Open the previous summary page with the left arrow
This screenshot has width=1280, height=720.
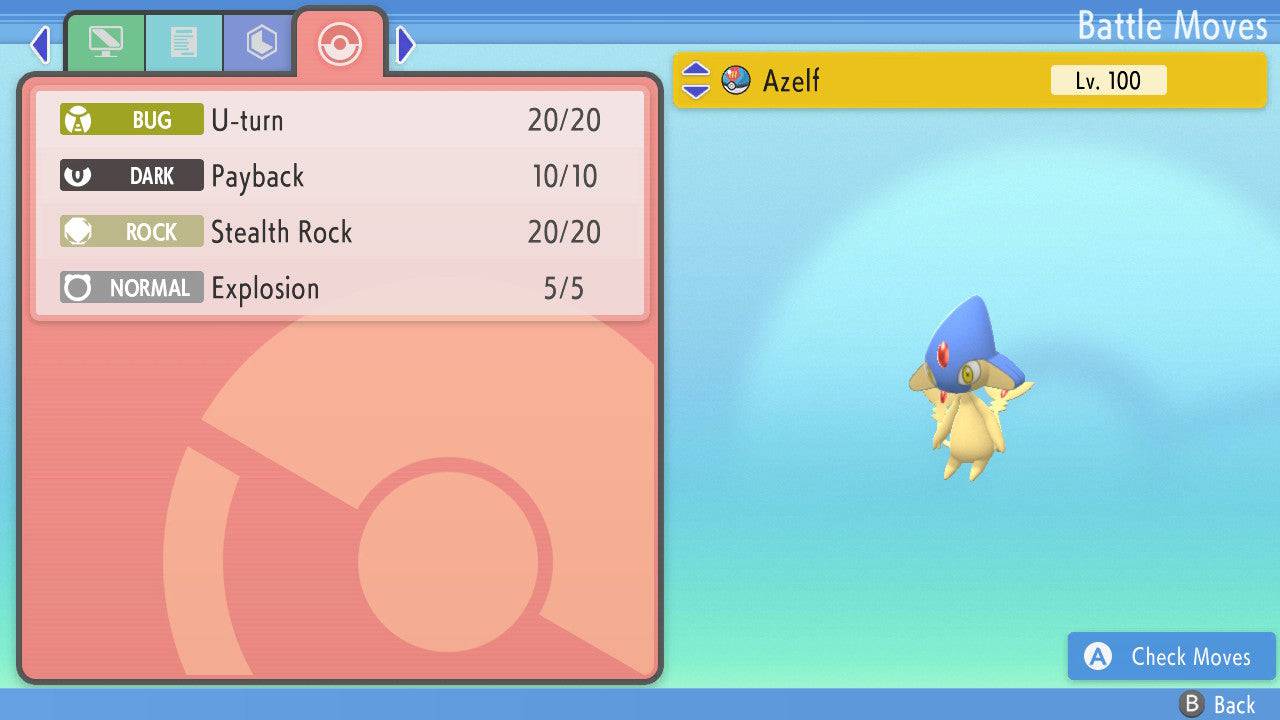40,44
